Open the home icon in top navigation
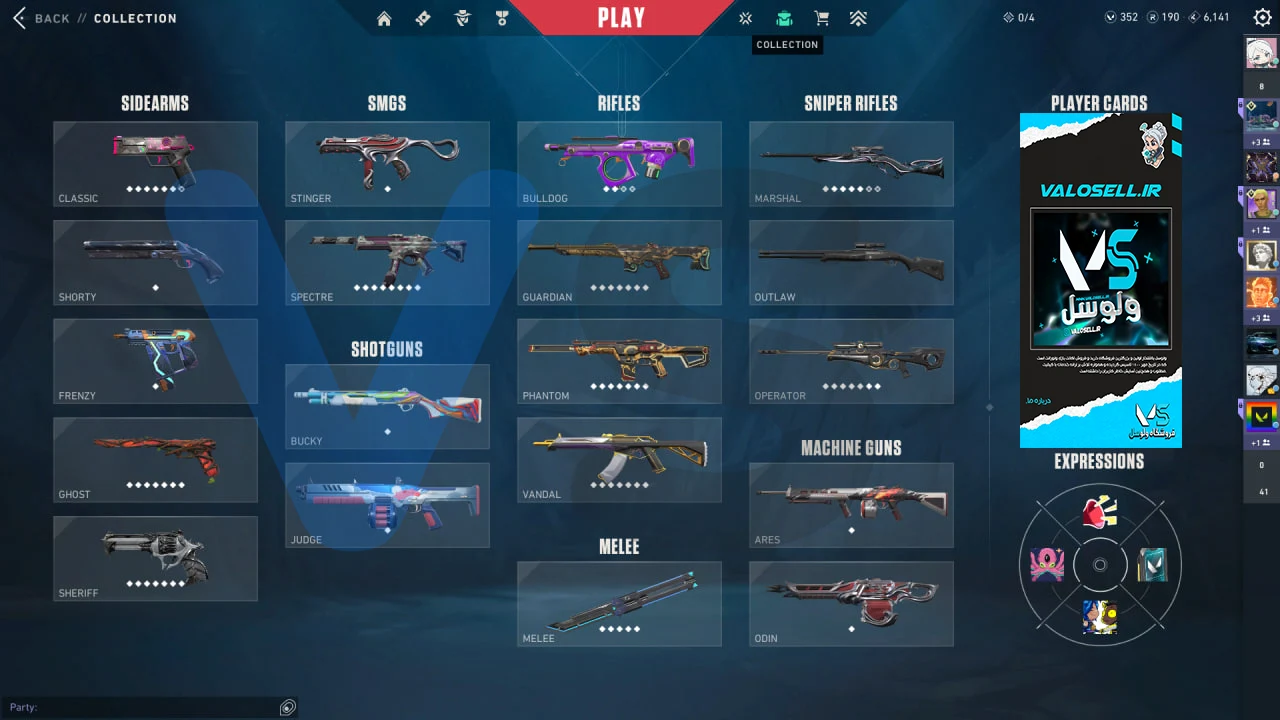The image size is (1280, 720). tap(384, 18)
